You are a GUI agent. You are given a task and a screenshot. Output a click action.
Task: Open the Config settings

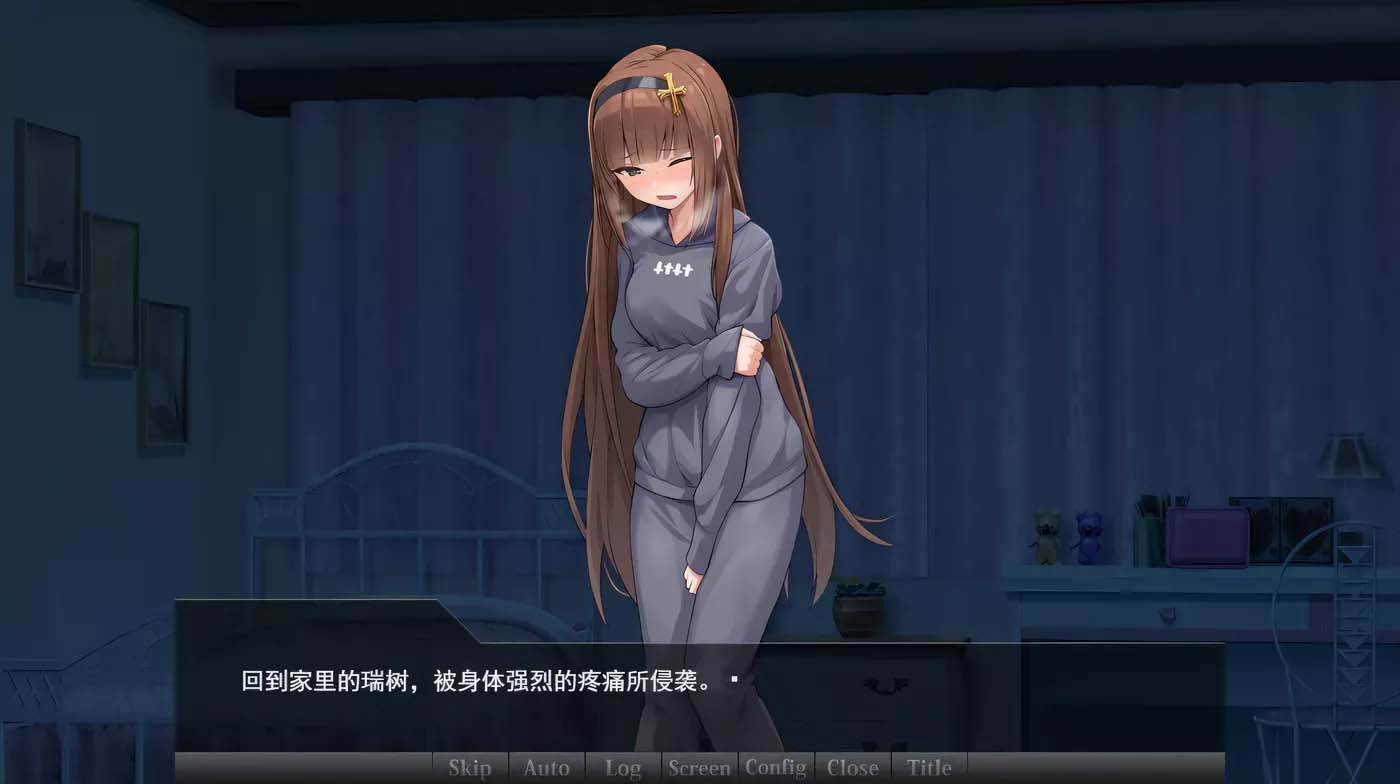(777, 768)
